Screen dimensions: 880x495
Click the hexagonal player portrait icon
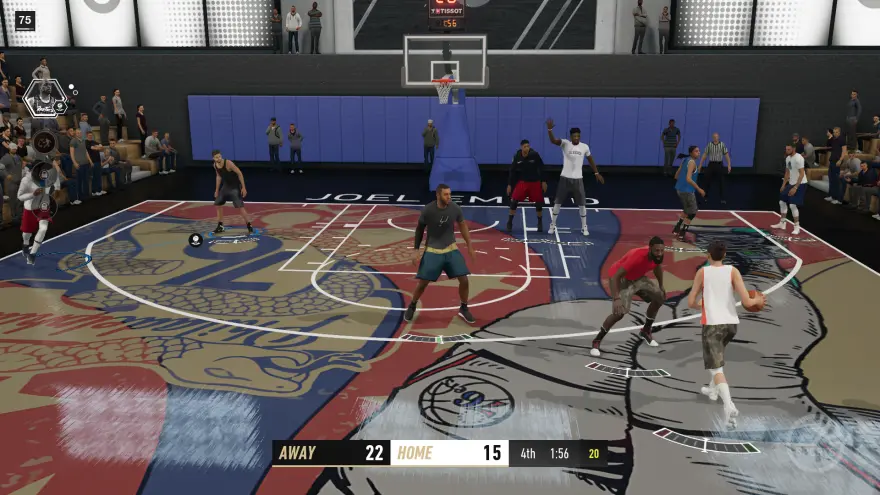44,98
